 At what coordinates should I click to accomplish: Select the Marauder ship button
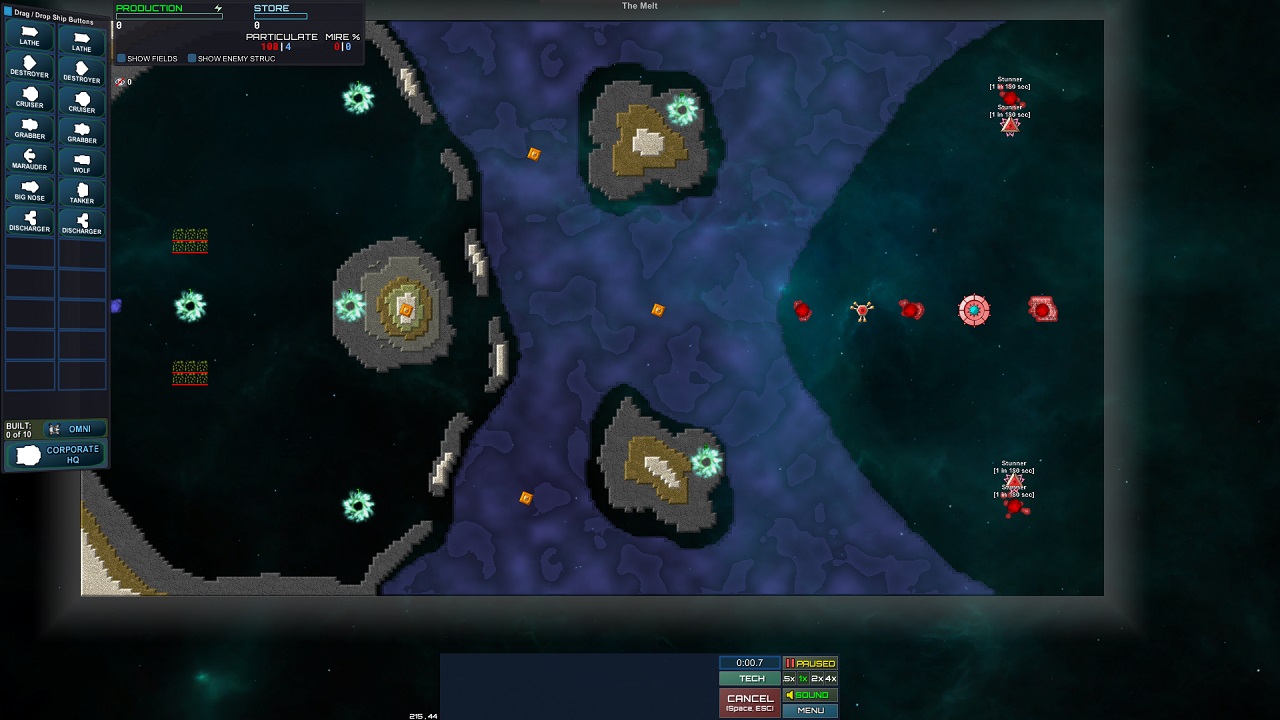coord(30,160)
